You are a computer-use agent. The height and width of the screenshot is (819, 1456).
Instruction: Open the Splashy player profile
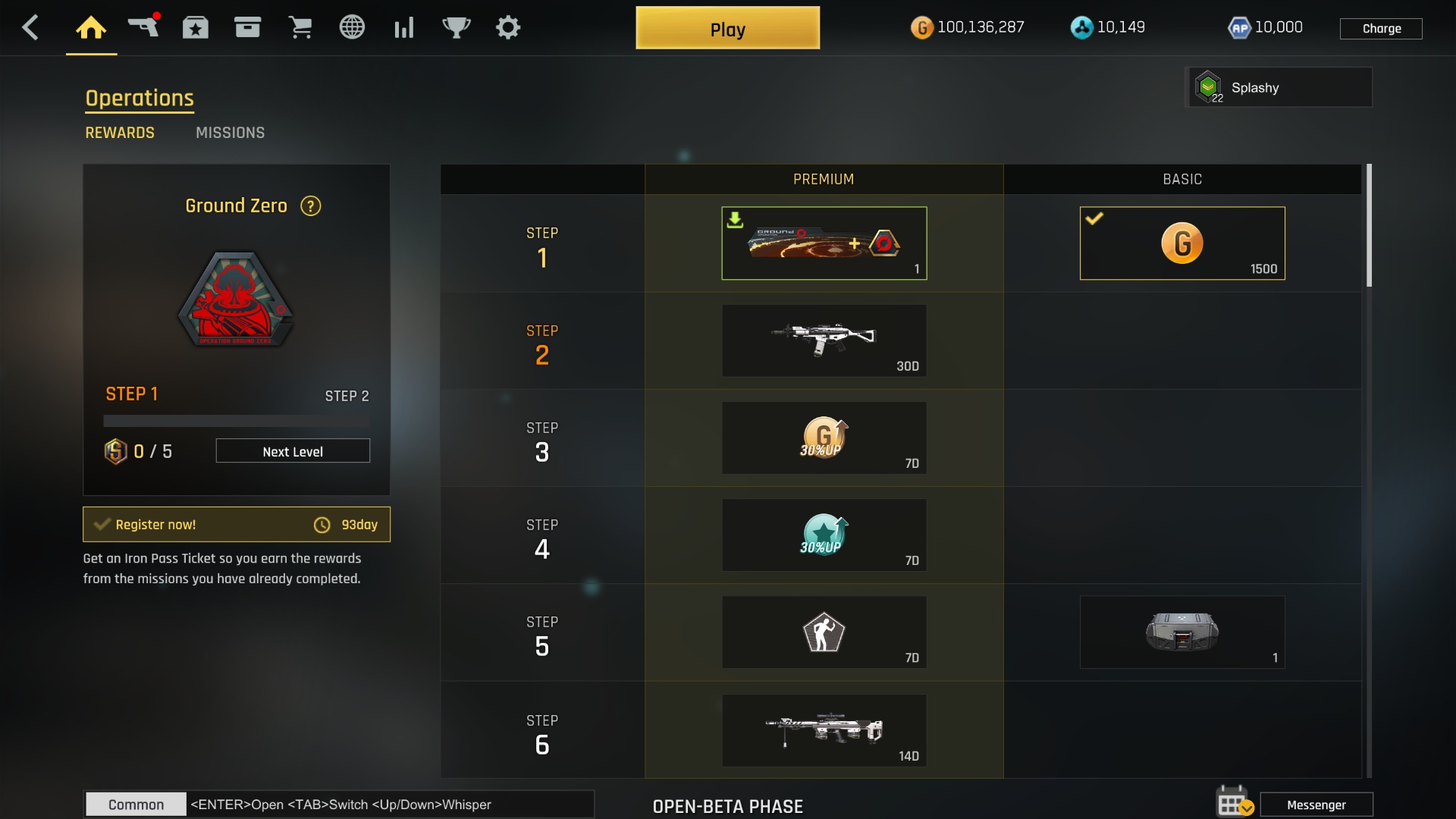[x=1279, y=88]
